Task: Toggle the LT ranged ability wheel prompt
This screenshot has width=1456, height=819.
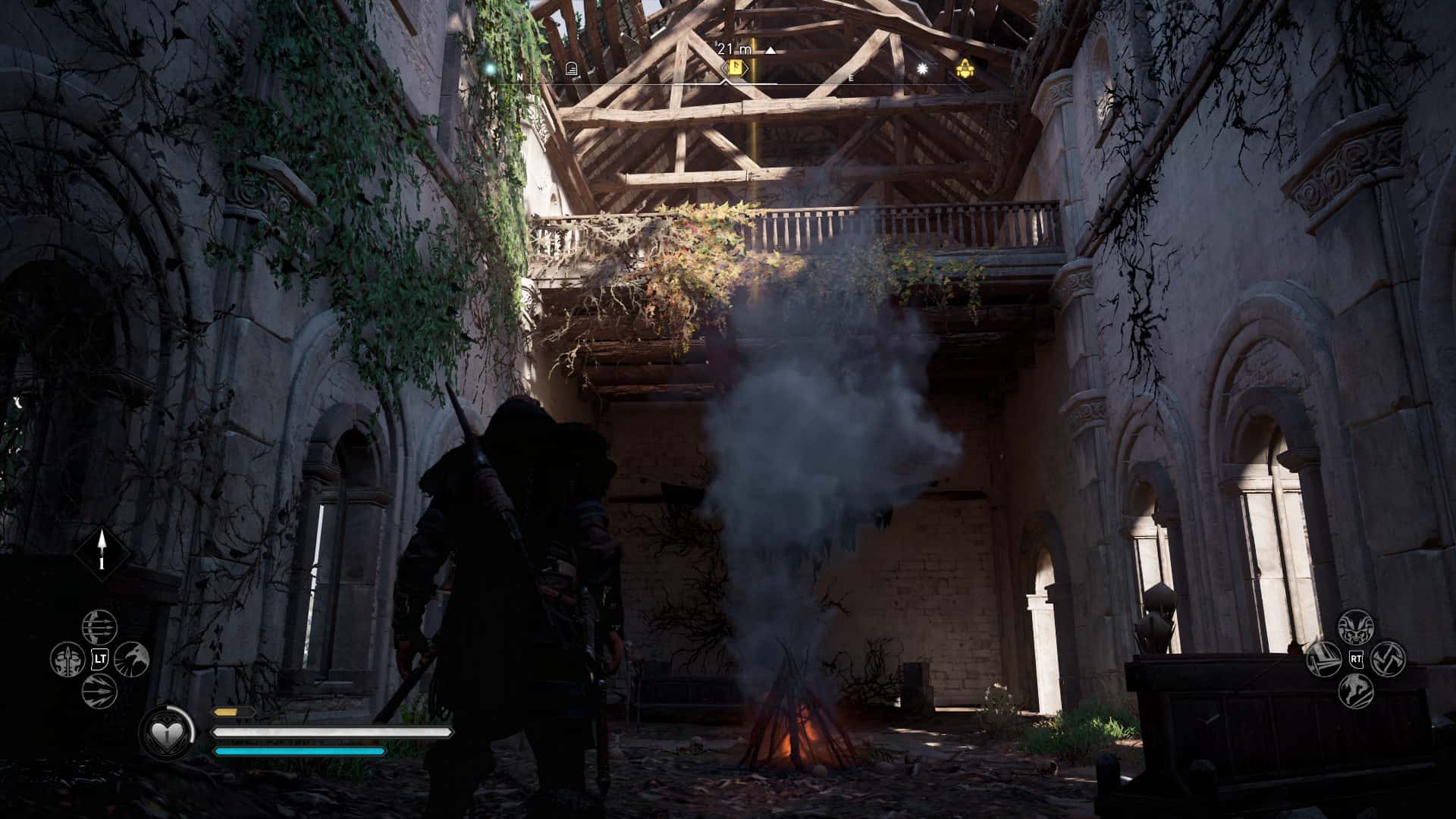Action: [x=99, y=659]
